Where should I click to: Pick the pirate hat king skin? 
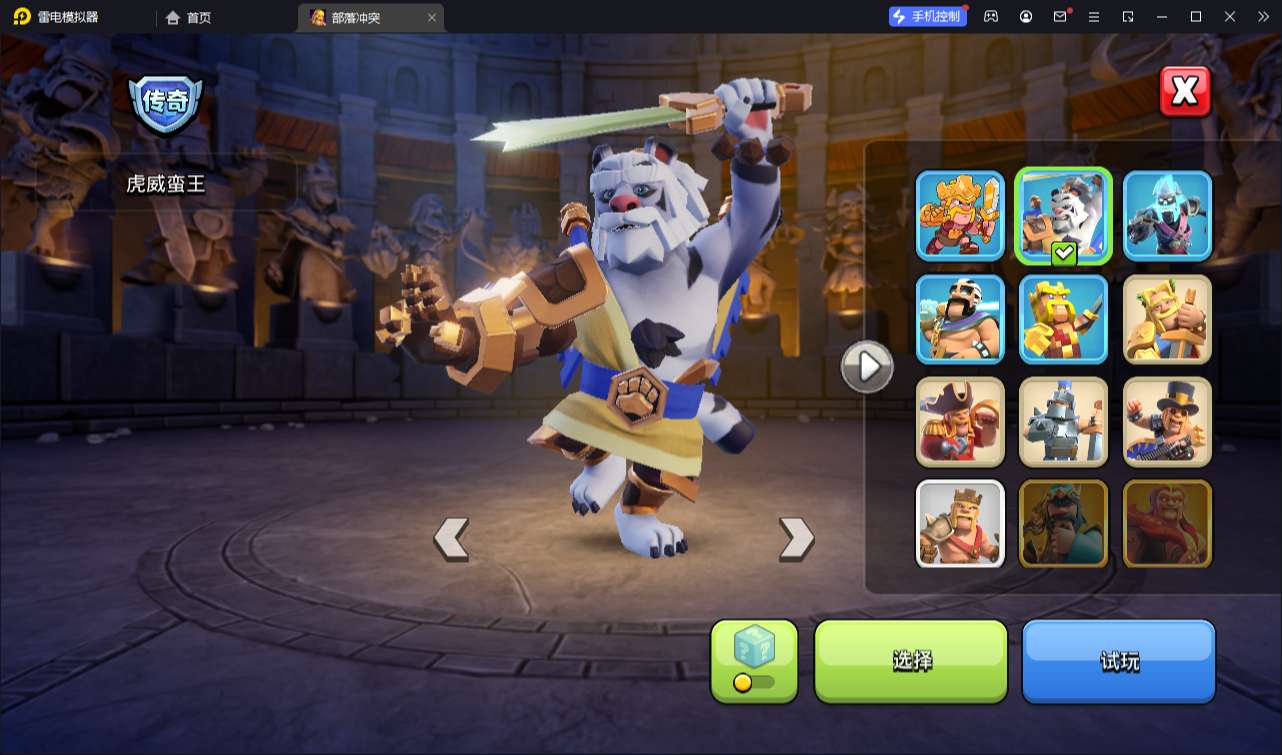(960, 422)
